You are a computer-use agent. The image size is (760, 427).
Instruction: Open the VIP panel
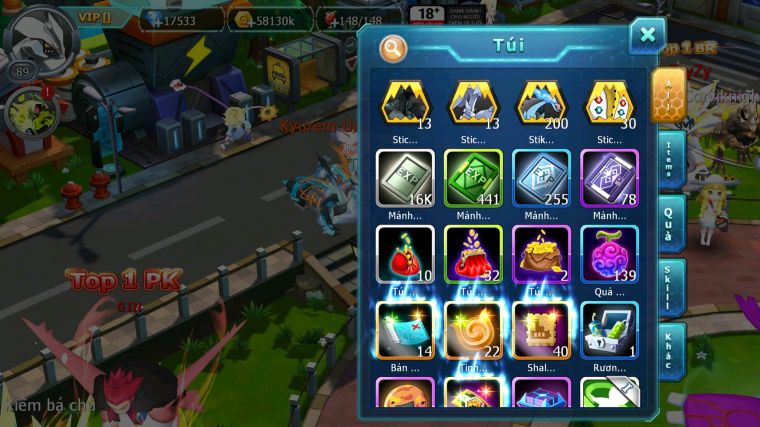(x=103, y=17)
